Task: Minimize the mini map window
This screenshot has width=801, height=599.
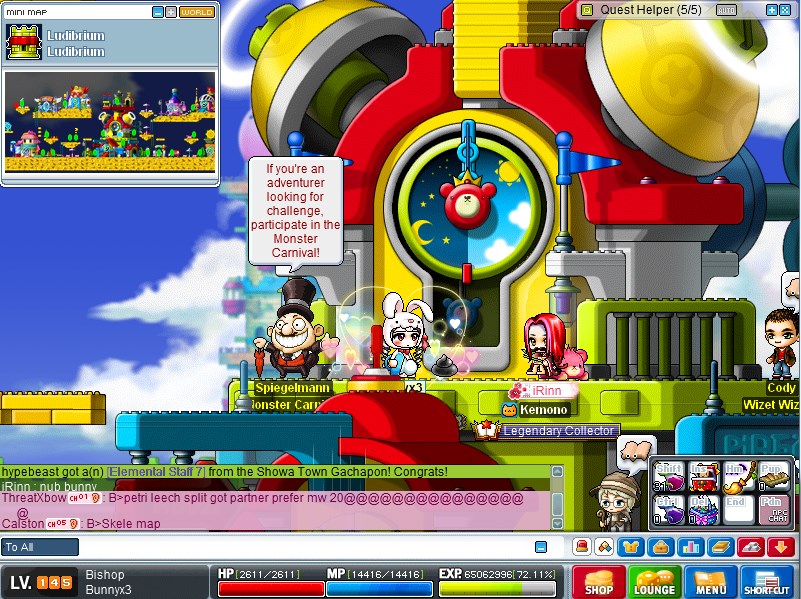Action: (x=158, y=12)
